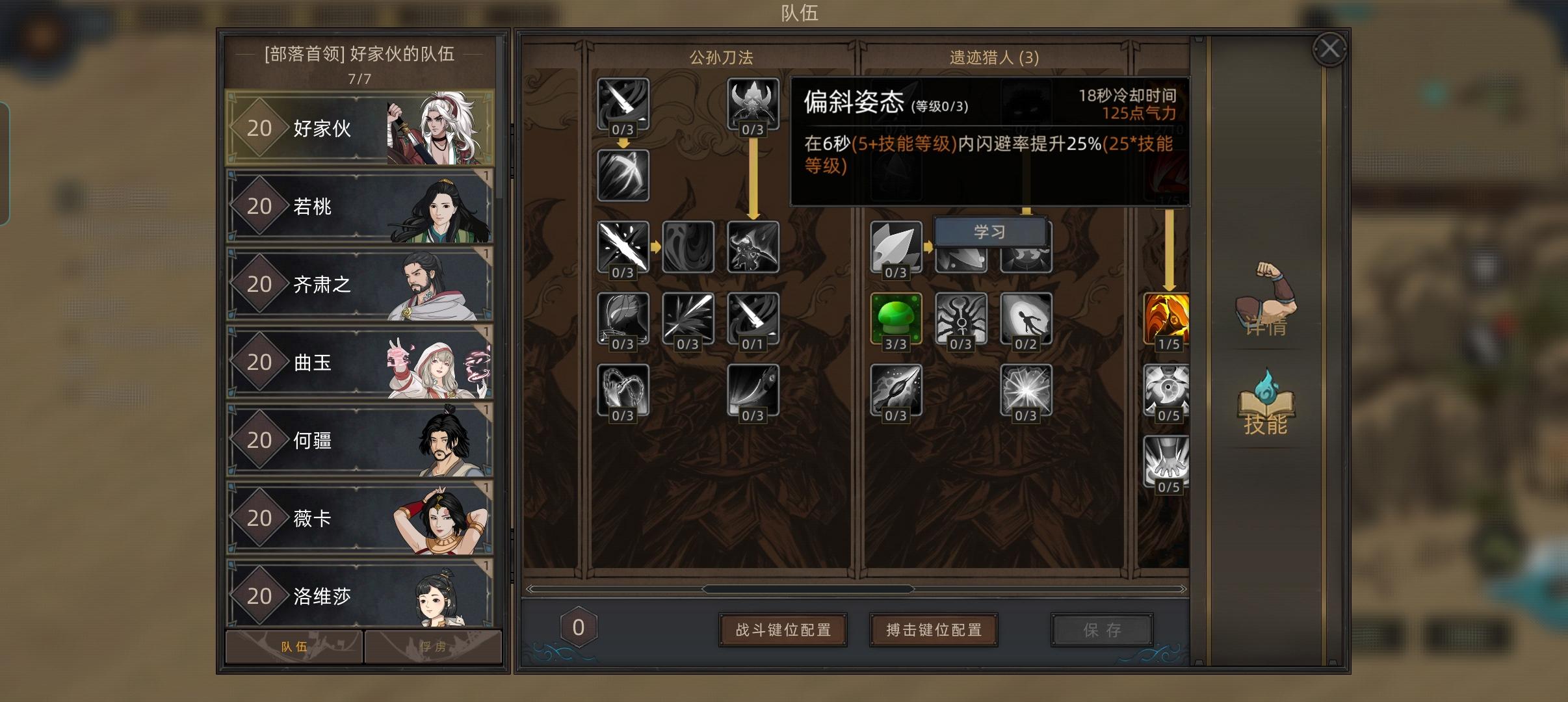This screenshot has width=1568, height=702.
Task: Select the crossed blades skill showing 0/3
Action: point(623,247)
